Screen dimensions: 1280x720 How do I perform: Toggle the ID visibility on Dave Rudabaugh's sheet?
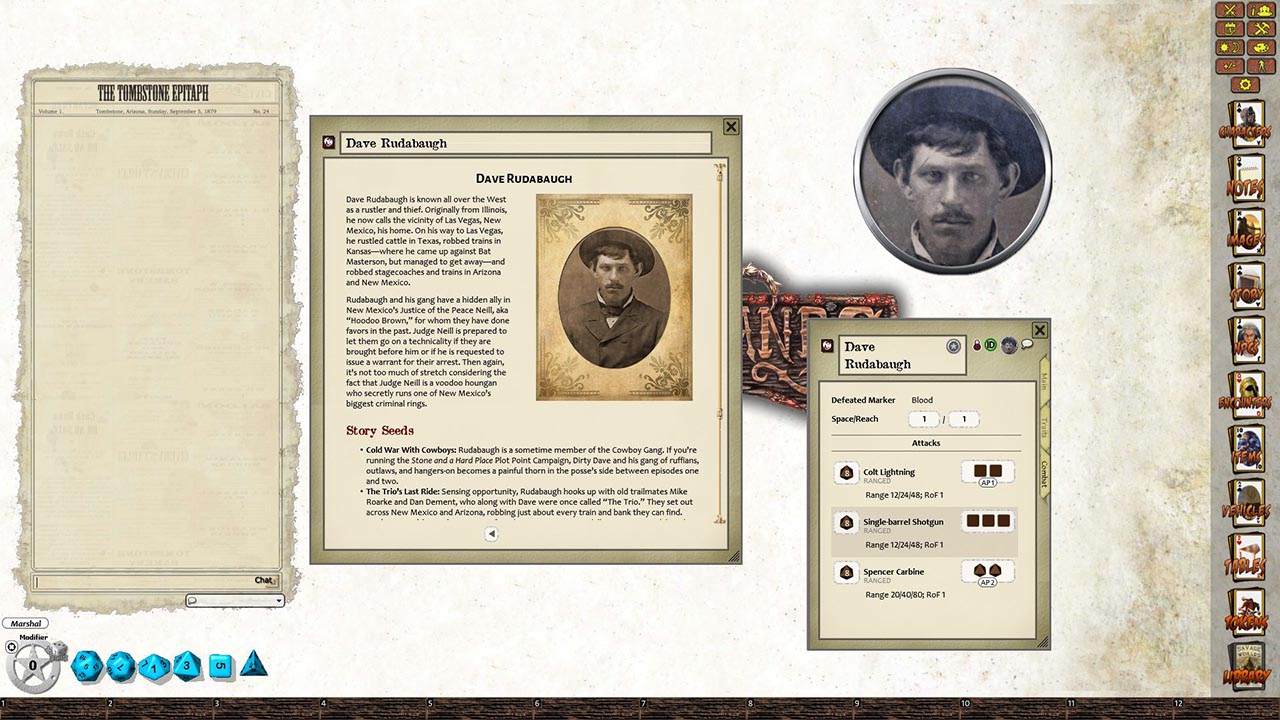click(991, 344)
